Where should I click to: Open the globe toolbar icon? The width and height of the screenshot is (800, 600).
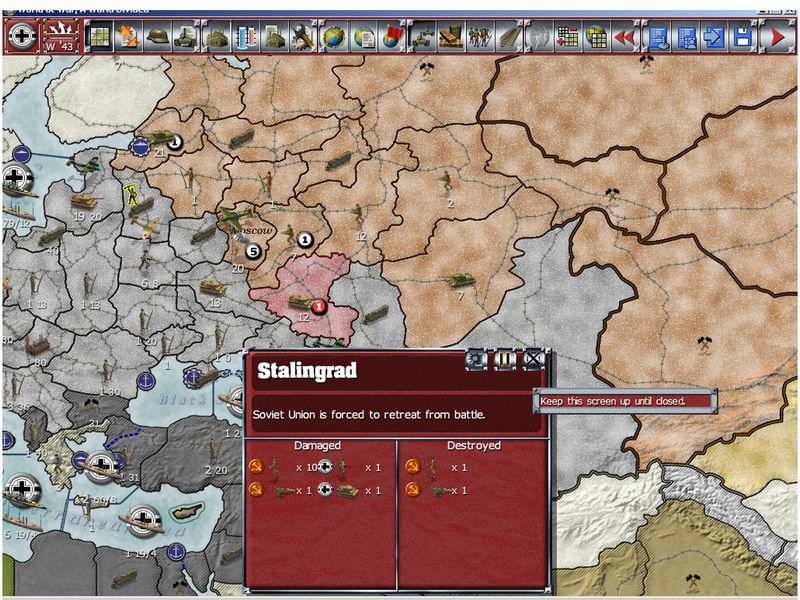pos(334,37)
